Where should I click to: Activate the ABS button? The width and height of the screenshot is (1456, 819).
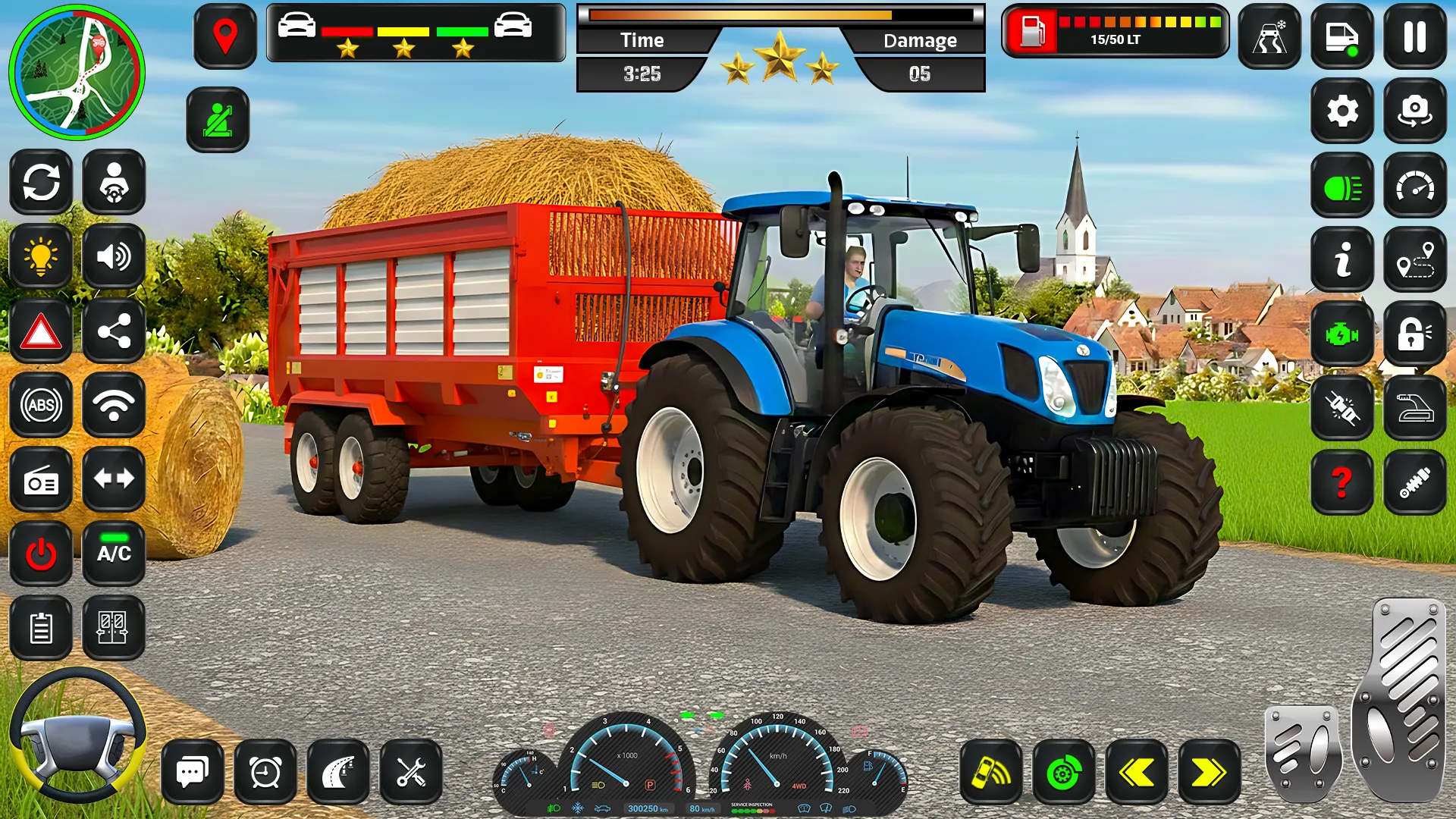[41, 405]
